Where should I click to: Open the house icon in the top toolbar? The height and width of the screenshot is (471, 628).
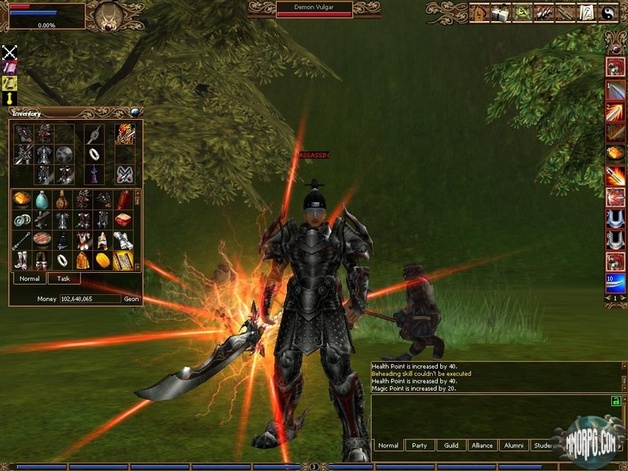tap(478, 13)
